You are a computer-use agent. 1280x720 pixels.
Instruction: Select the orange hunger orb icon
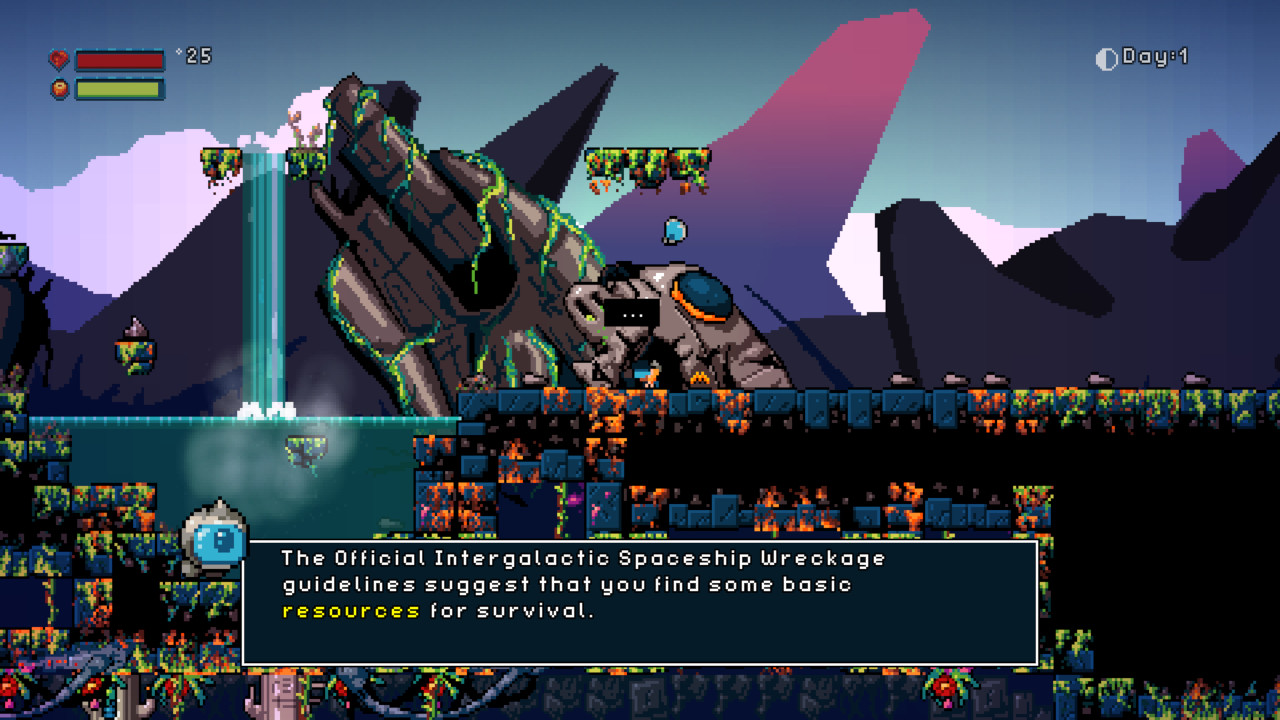(61, 88)
